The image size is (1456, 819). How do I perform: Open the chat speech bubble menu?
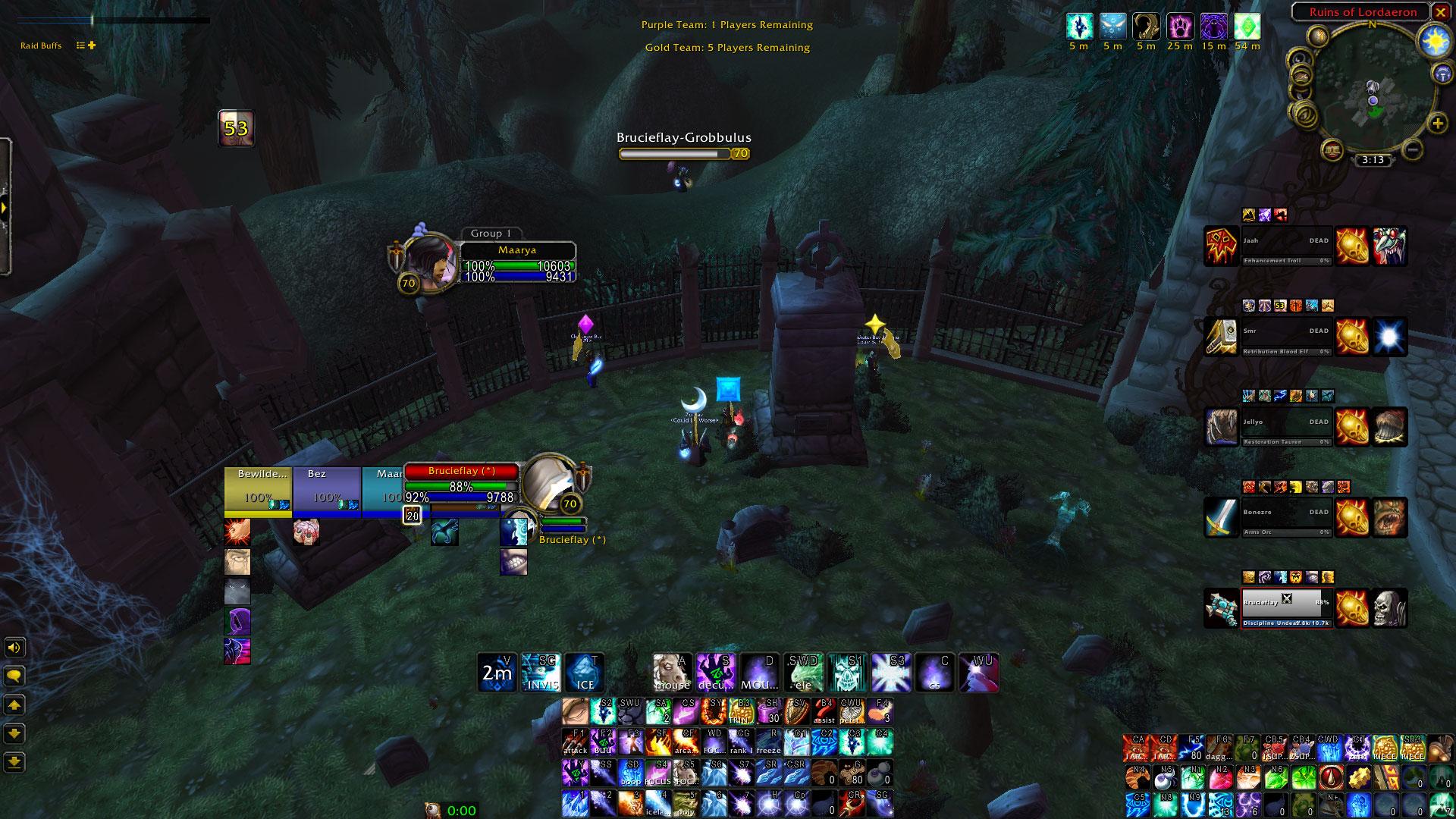pos(14,676)
